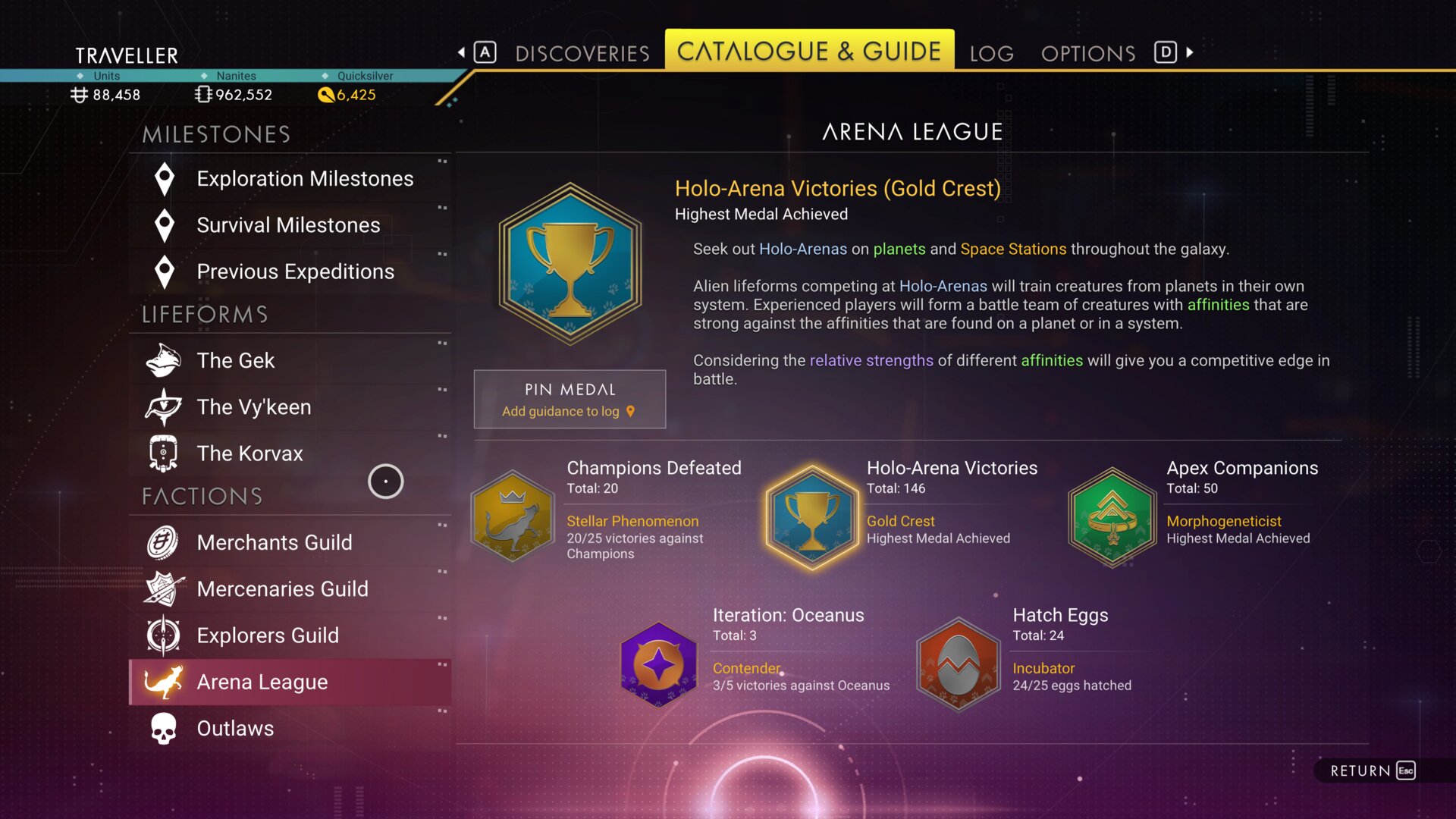Go to the Options tab
The height and width of the screenshot is (819, 1456).
click(x=1087, y=53)
